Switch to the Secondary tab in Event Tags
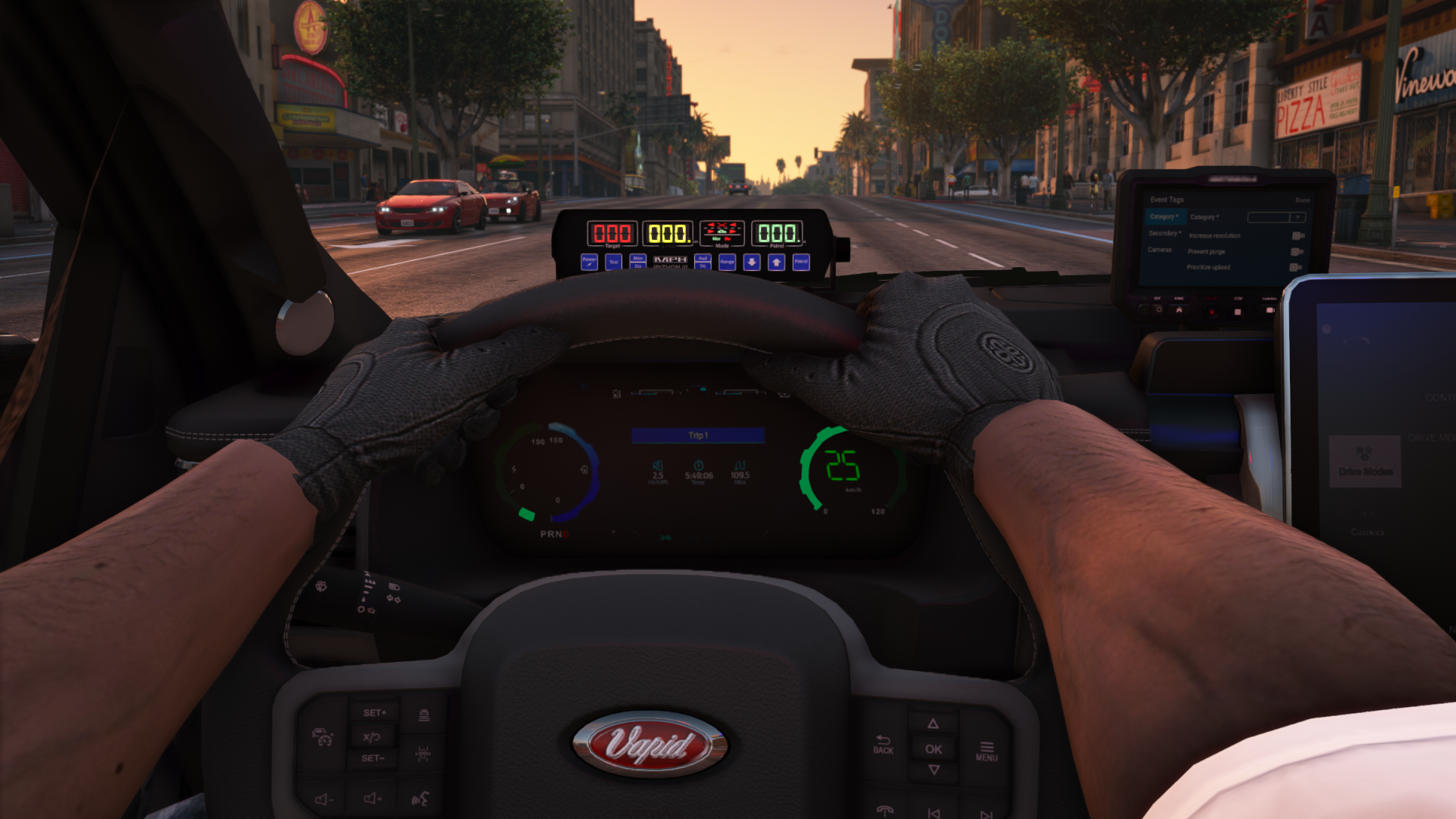The height and width of the screenshot is (819, 1456). pos(1165,235)
